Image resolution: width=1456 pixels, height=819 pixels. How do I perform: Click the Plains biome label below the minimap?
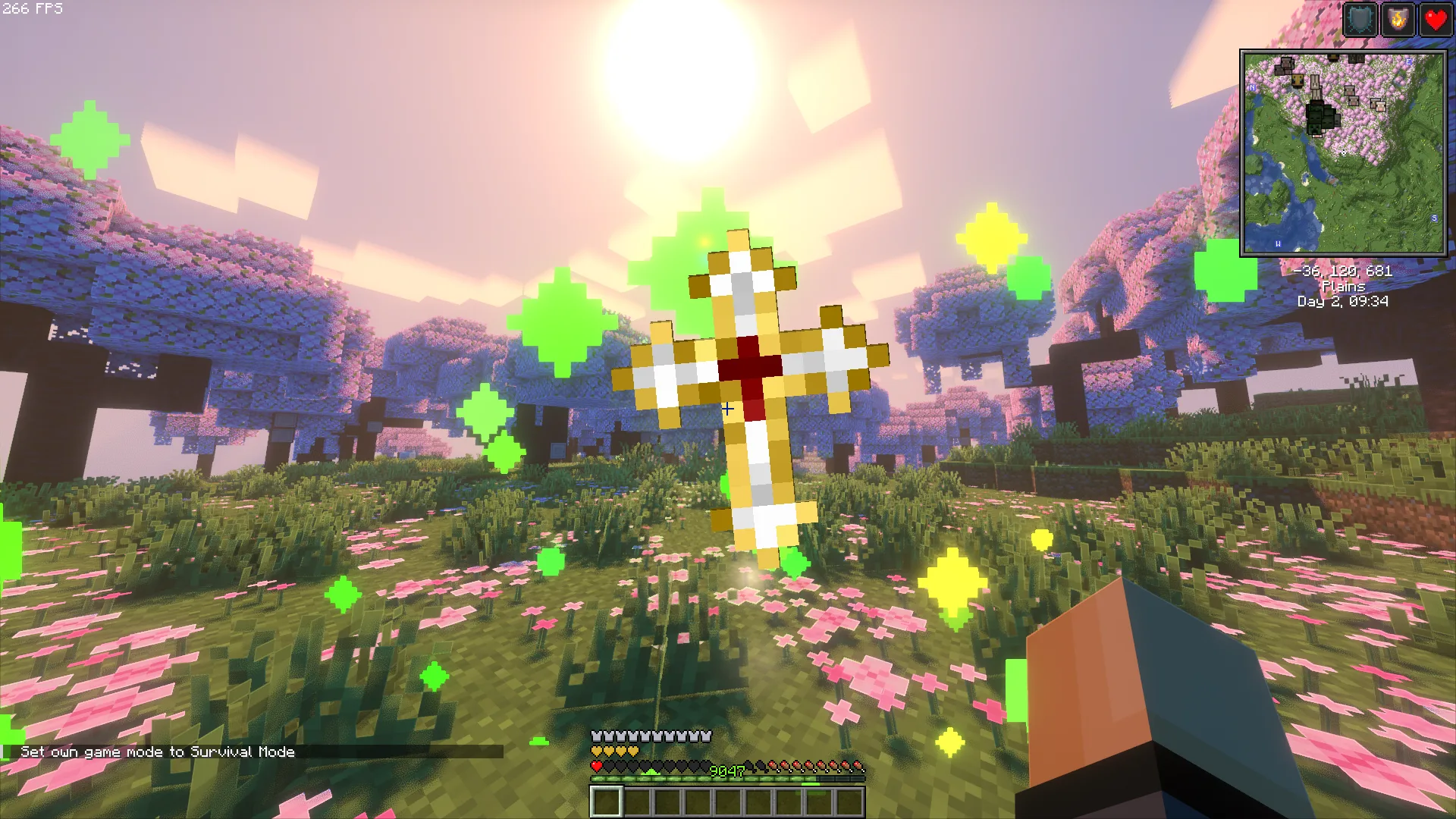coord(1342,287)
